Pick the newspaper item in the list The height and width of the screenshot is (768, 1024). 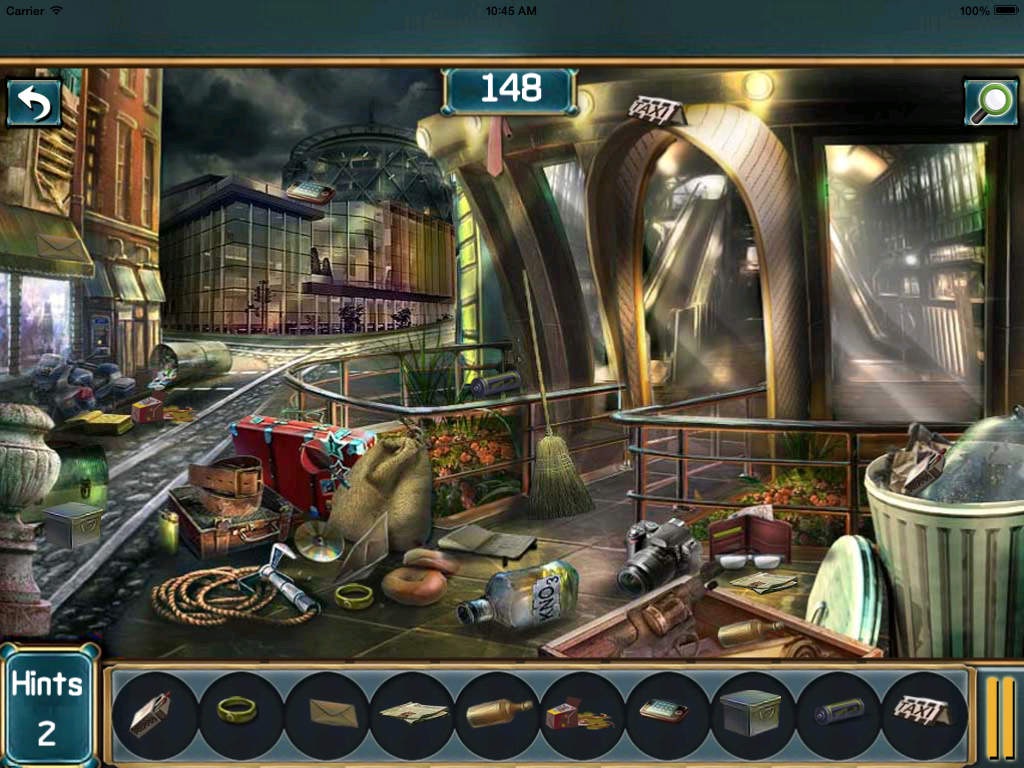click(412, 714)
